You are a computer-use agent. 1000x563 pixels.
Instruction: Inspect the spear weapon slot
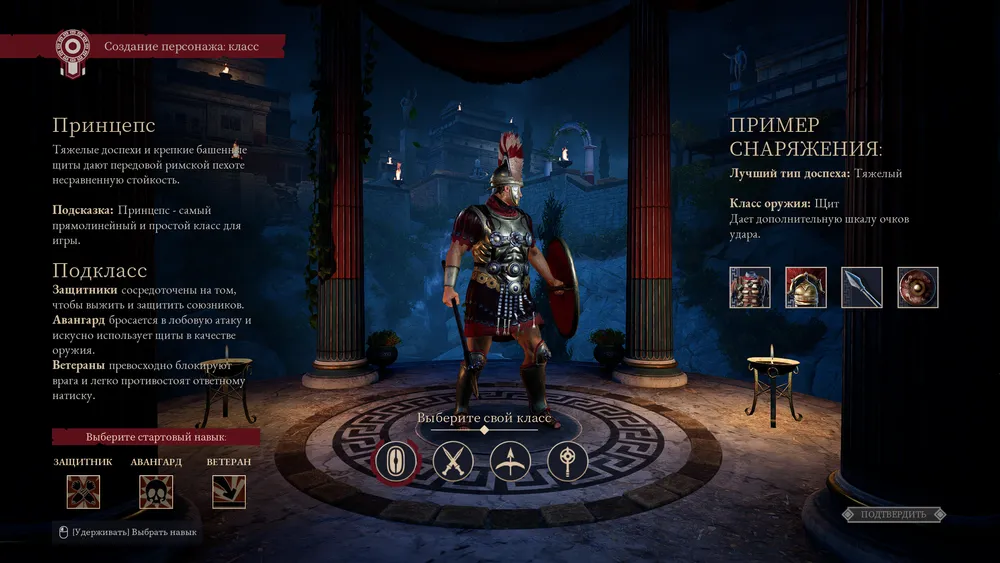pos(862,287)
